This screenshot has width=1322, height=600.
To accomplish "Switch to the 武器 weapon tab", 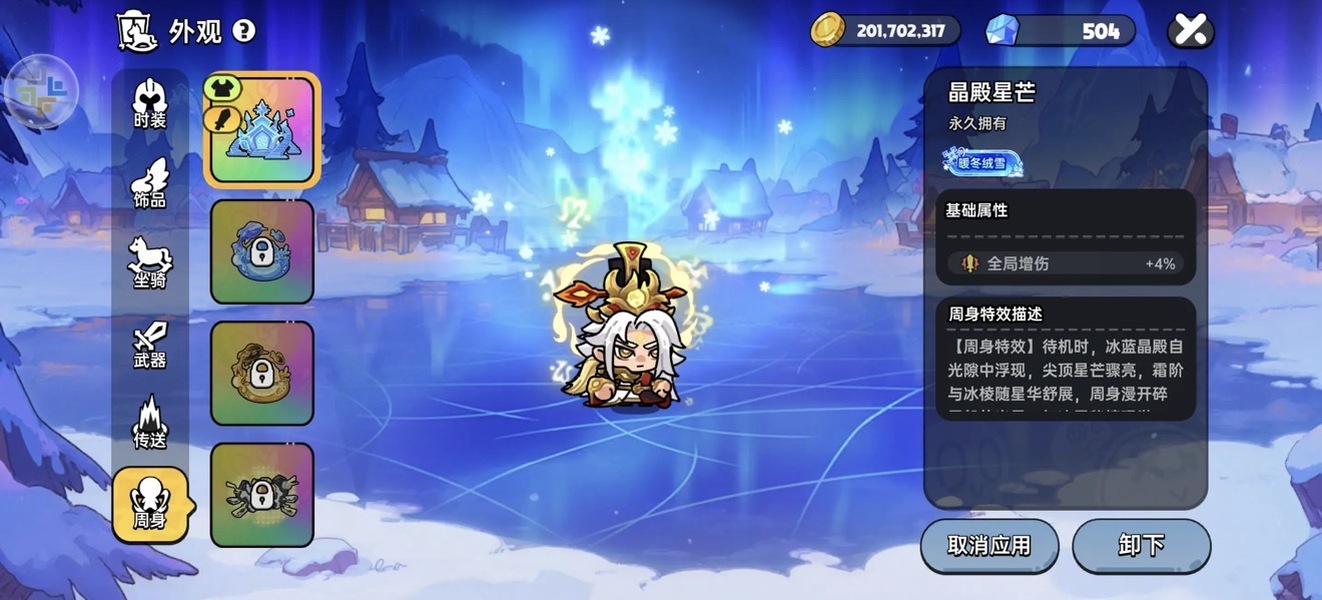I will [x=150, y=344].
